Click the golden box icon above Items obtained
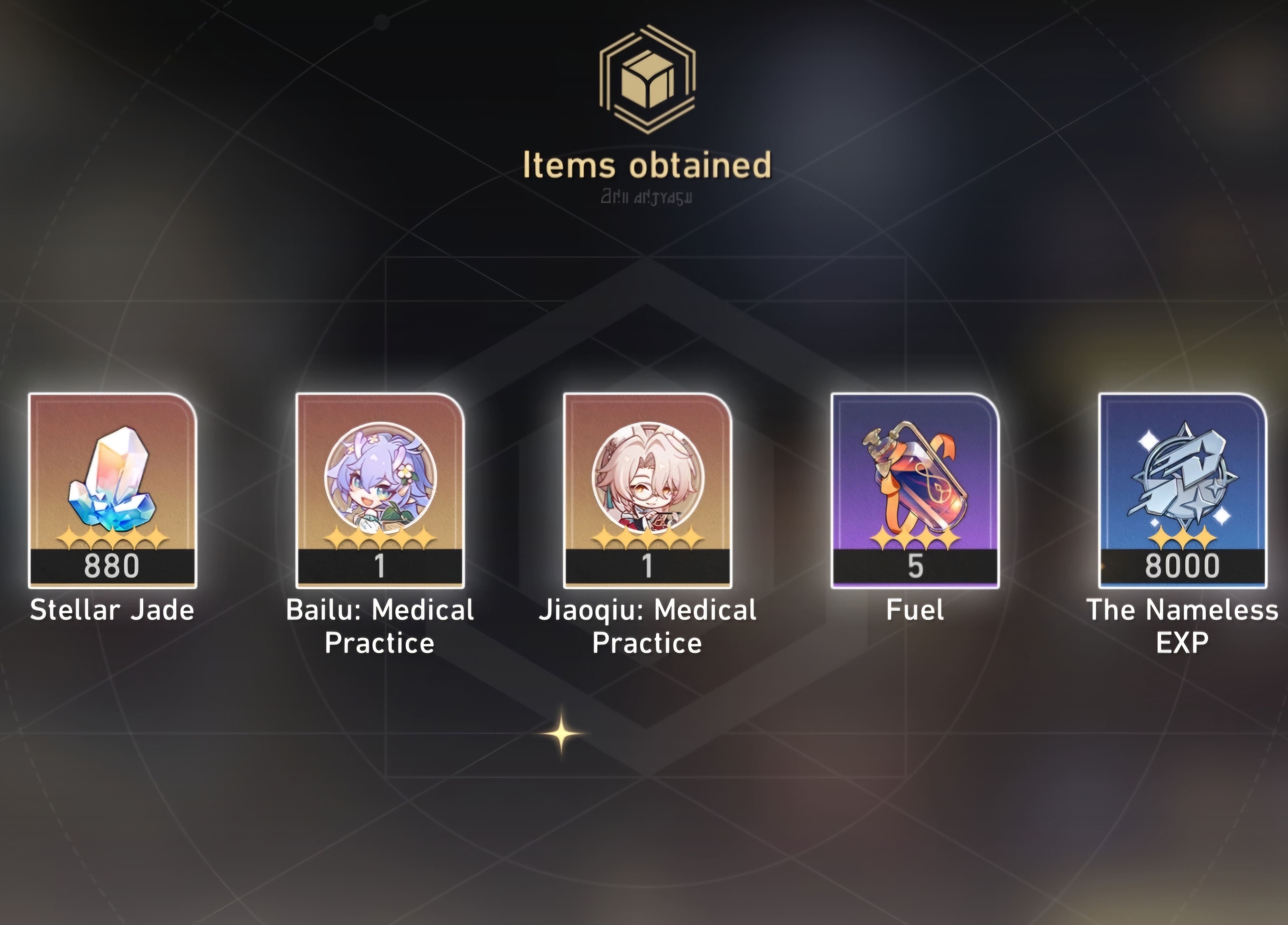This screenshot has height=925, width=1288. coord(647,79)
